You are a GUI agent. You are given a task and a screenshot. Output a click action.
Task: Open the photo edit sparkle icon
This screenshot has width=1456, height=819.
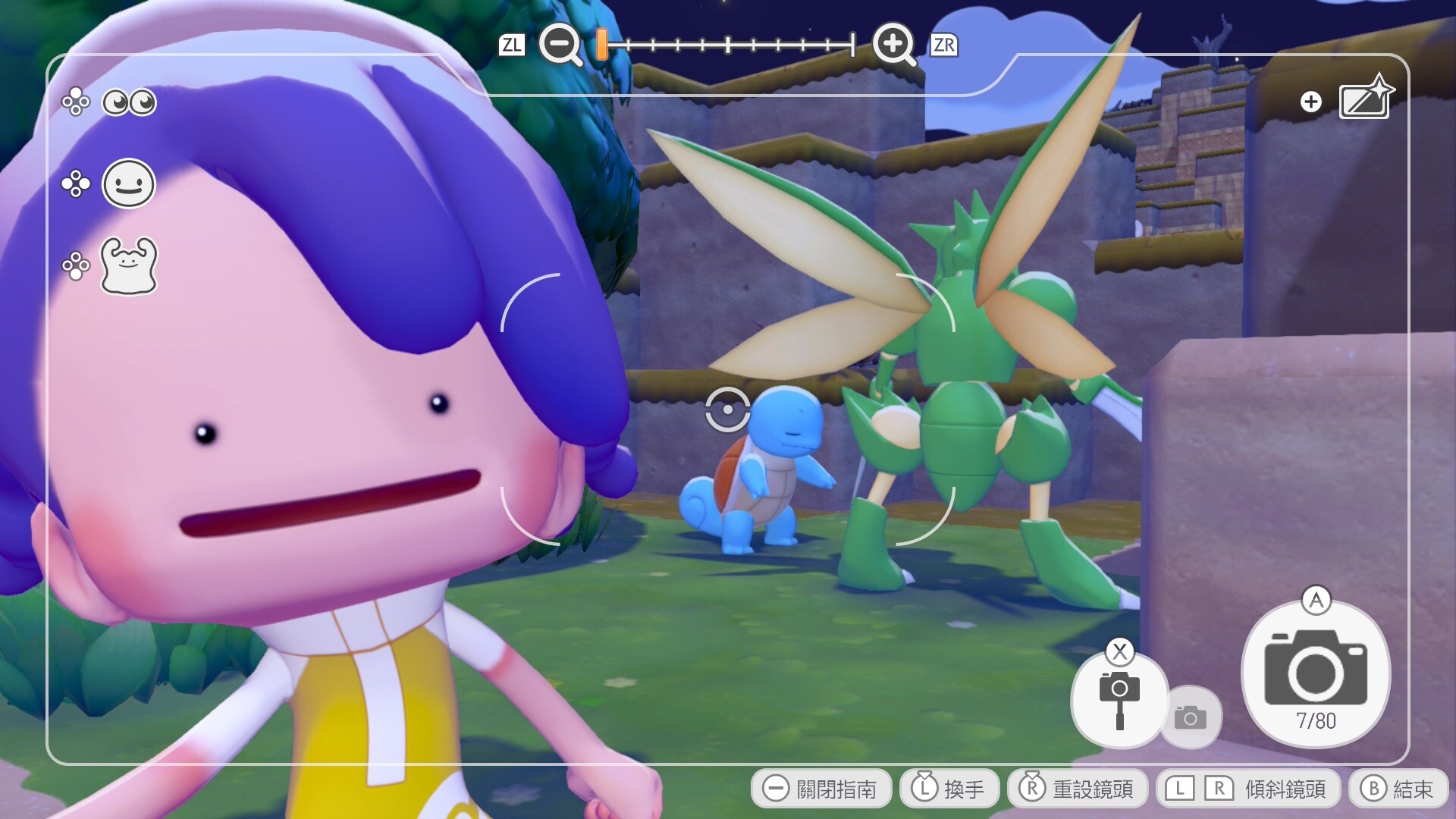coord(1365,99)
